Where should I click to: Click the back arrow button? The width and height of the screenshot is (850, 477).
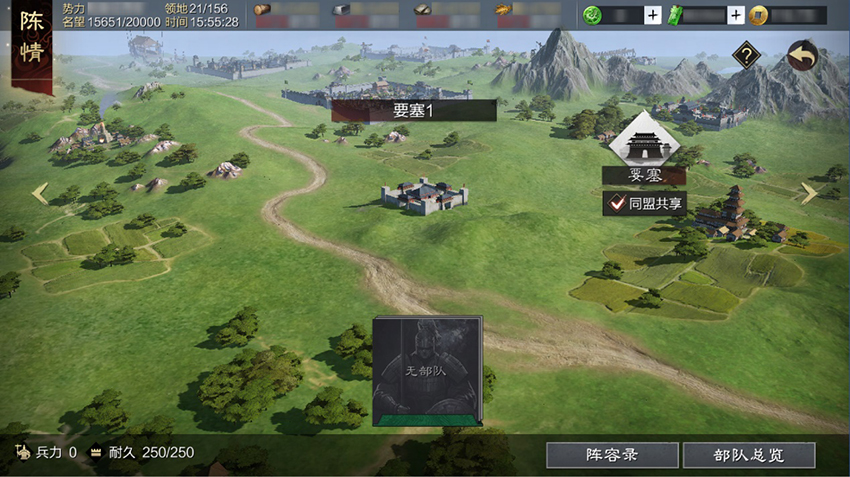click(802, 56)
